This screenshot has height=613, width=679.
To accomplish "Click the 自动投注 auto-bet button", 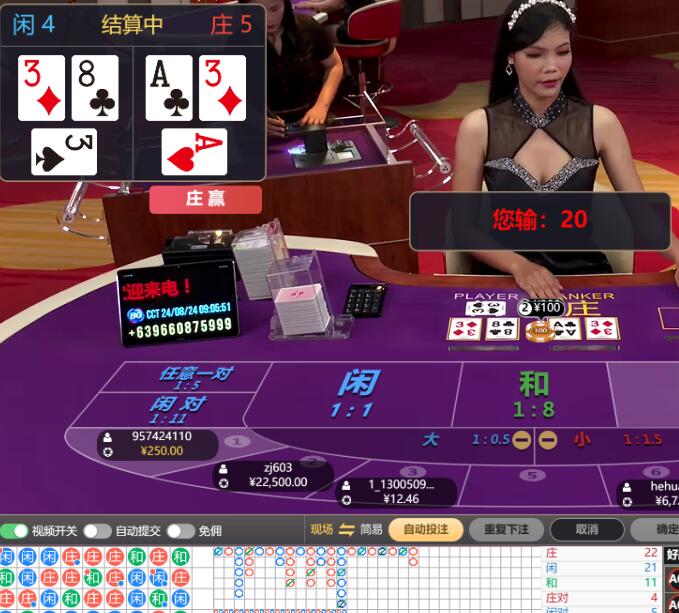I will tap(425, 530).
